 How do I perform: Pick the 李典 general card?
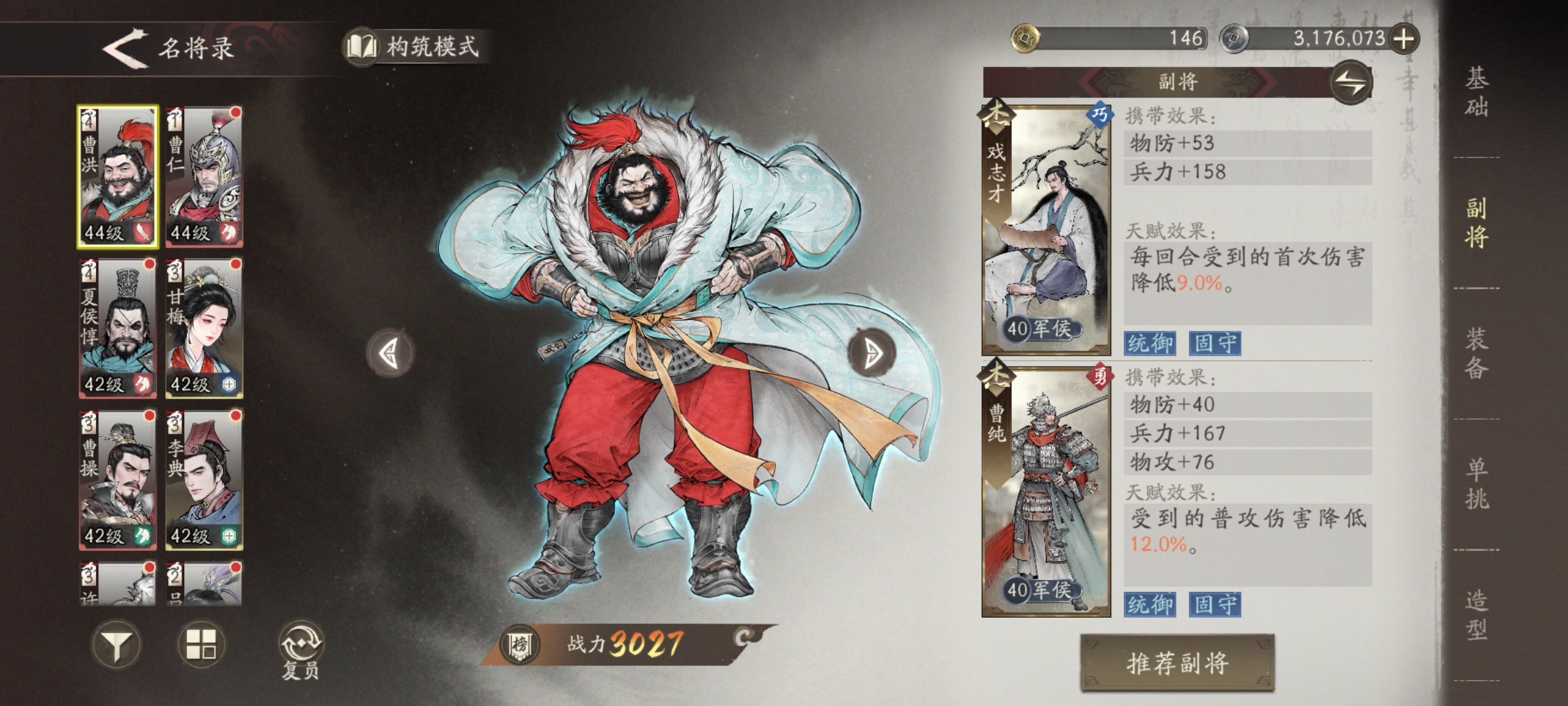coord(204,480)
